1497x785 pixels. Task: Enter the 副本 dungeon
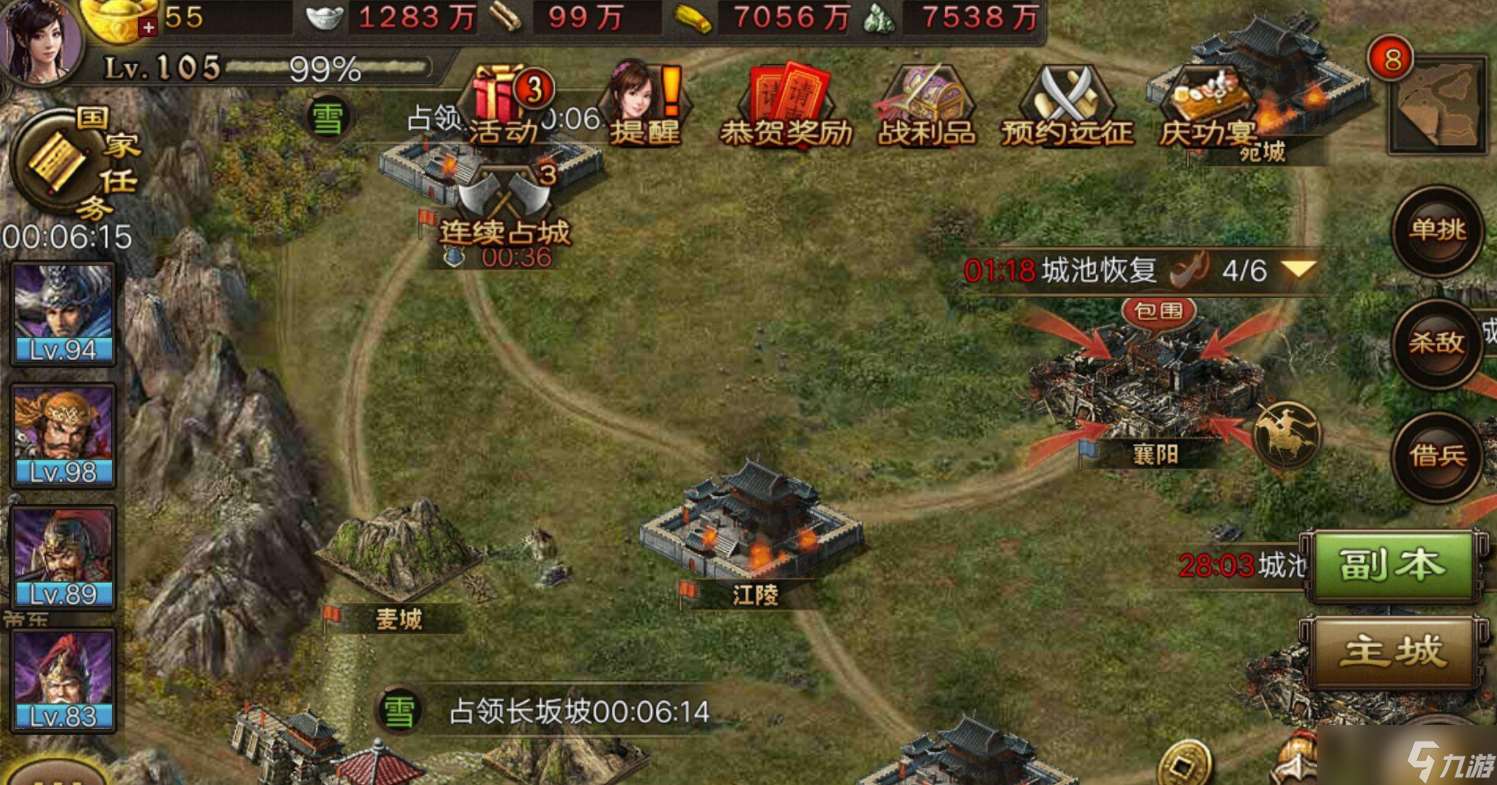pos(1393,564)
